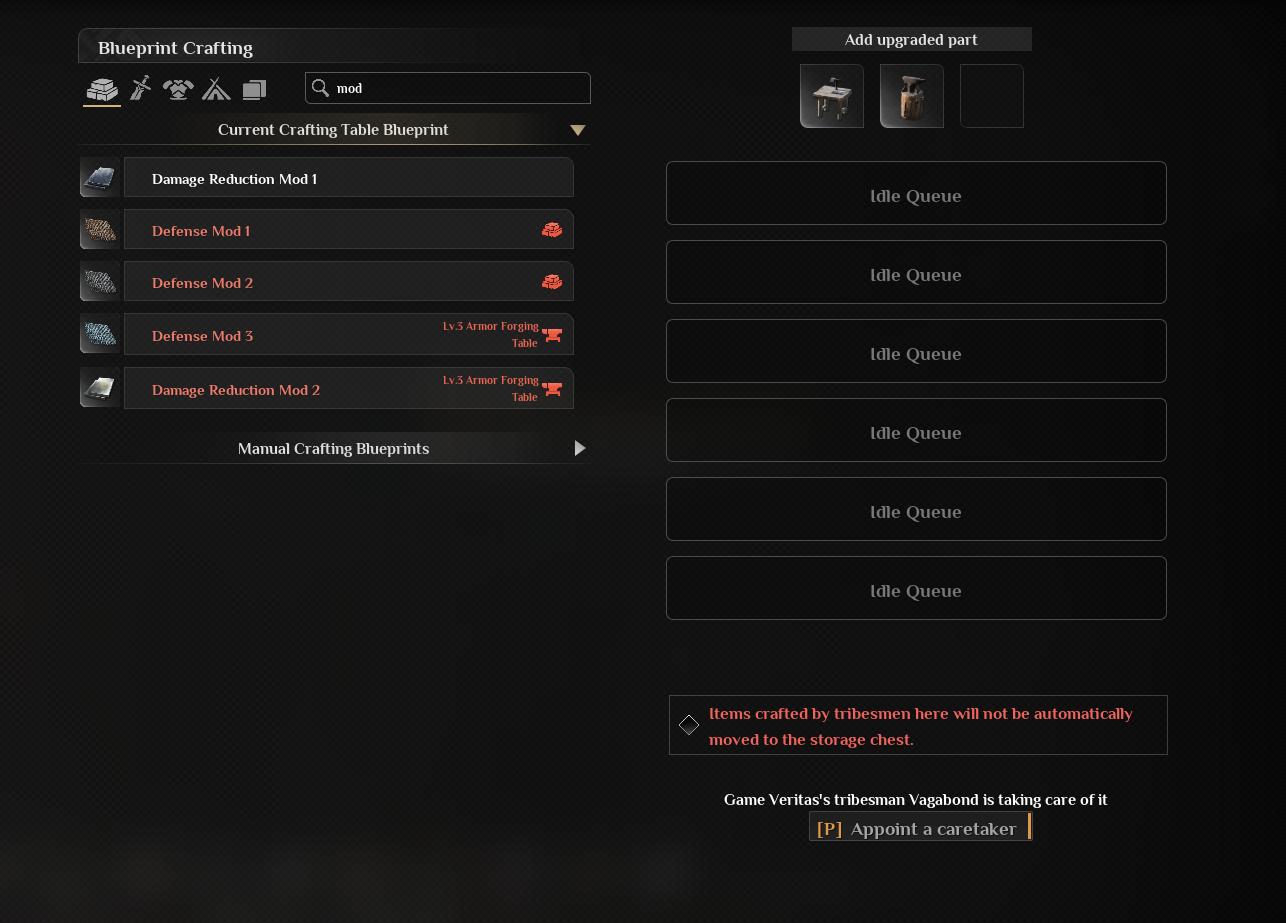Open the armor category filter
Image resolution: width=1286 pixels, height=923 pixels.
point(178,89)
